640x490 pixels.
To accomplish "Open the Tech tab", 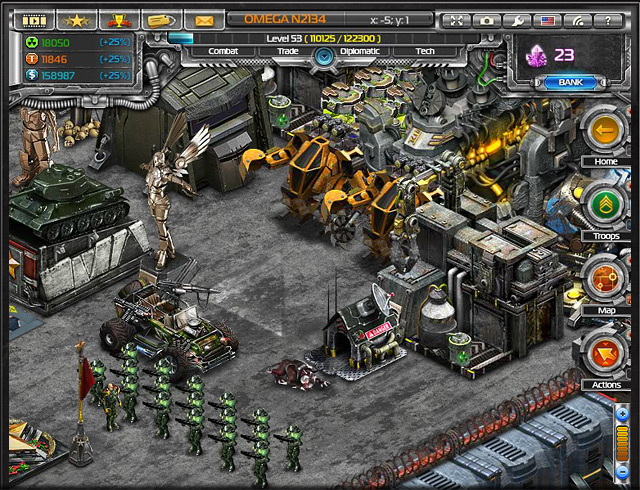I will pos(424,51).
